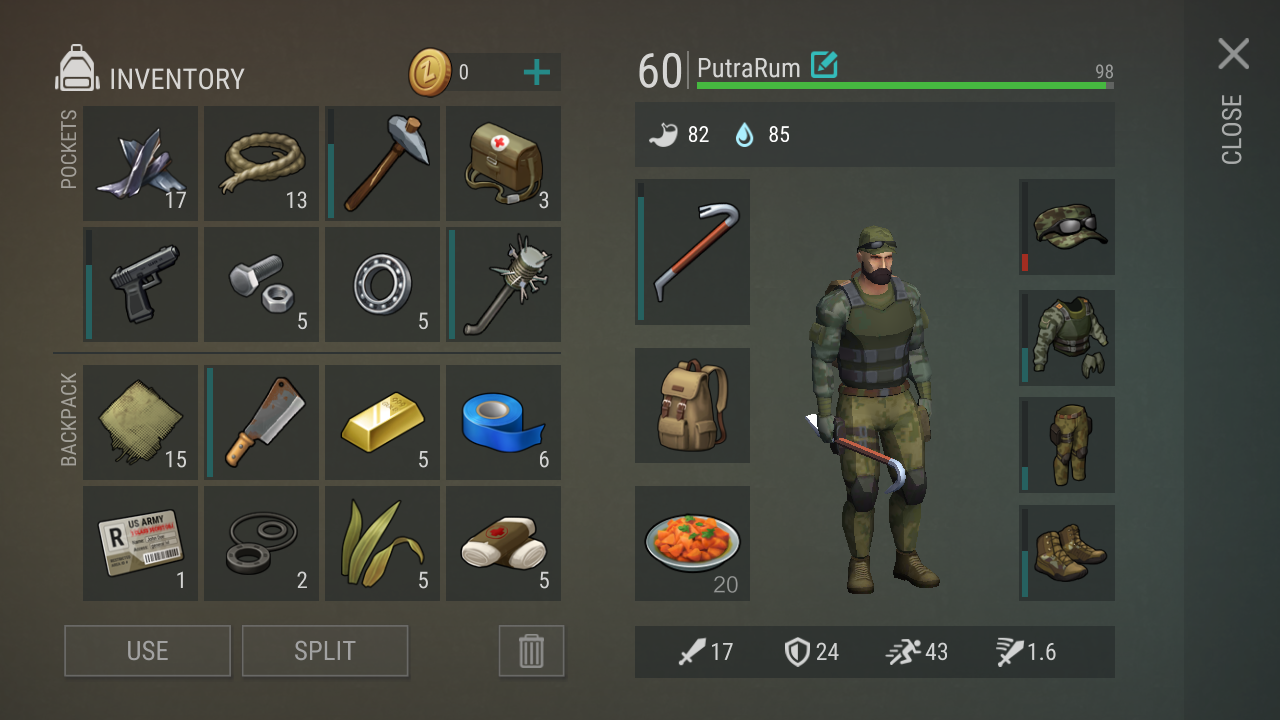Screen dimensions: 1280x720
Task: Click the SPLIT button
Action: (325, 651)
